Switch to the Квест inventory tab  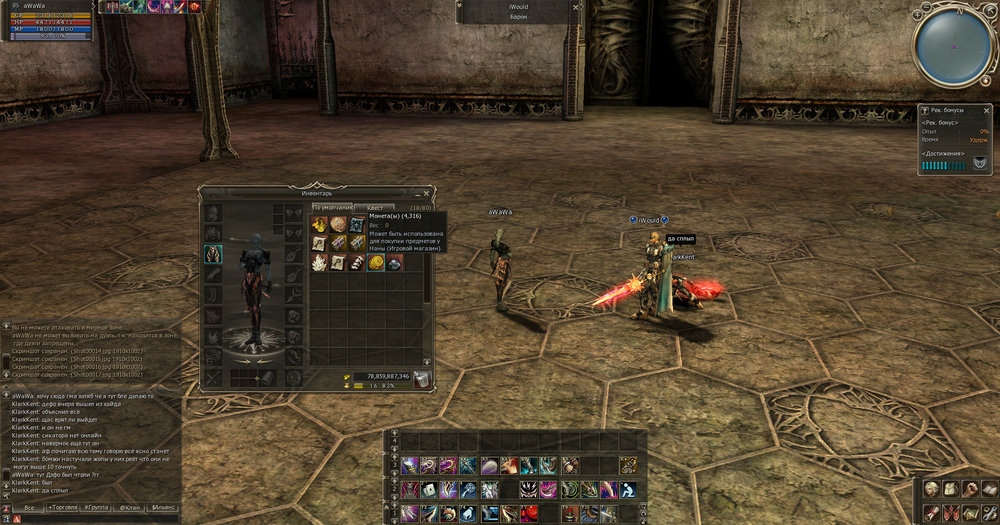(x=374, y=208)
